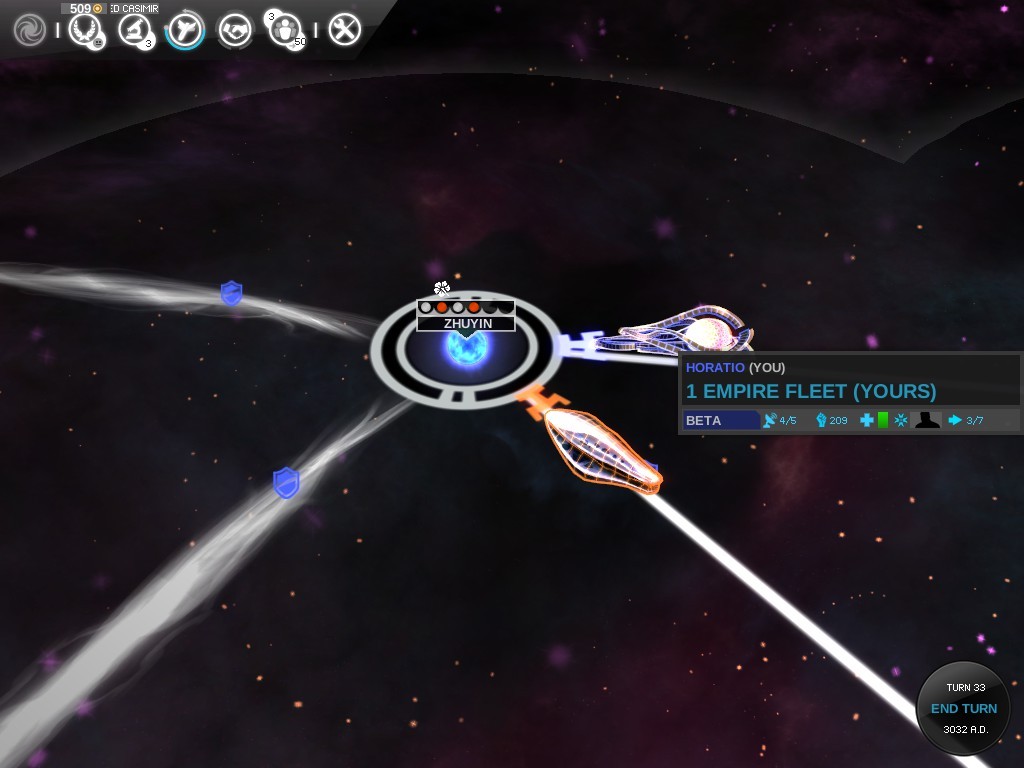
Task: Open the galaxy view spiral icon
Action: coord(30,30)
